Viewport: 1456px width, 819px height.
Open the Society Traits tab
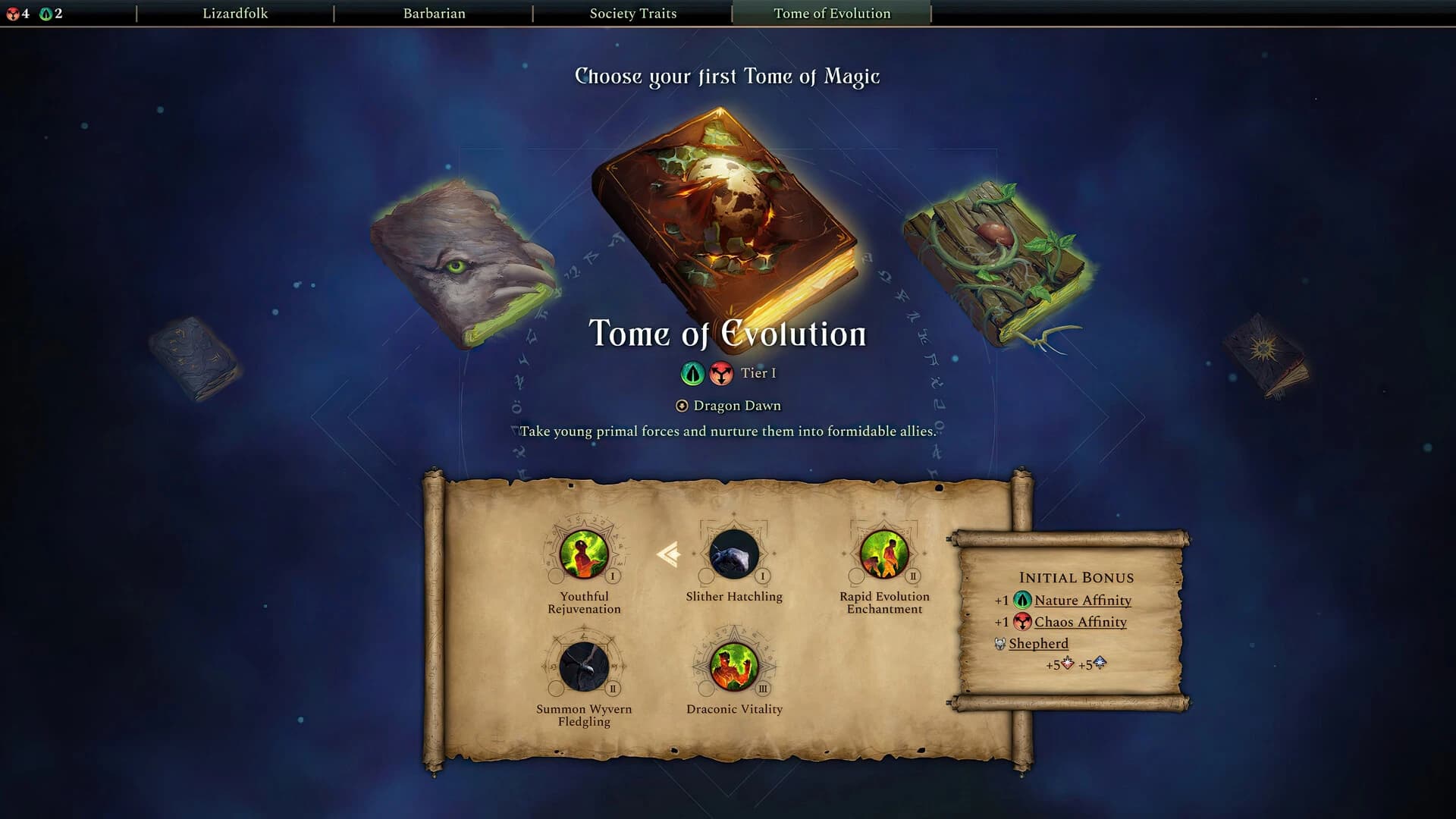[634, 13]
